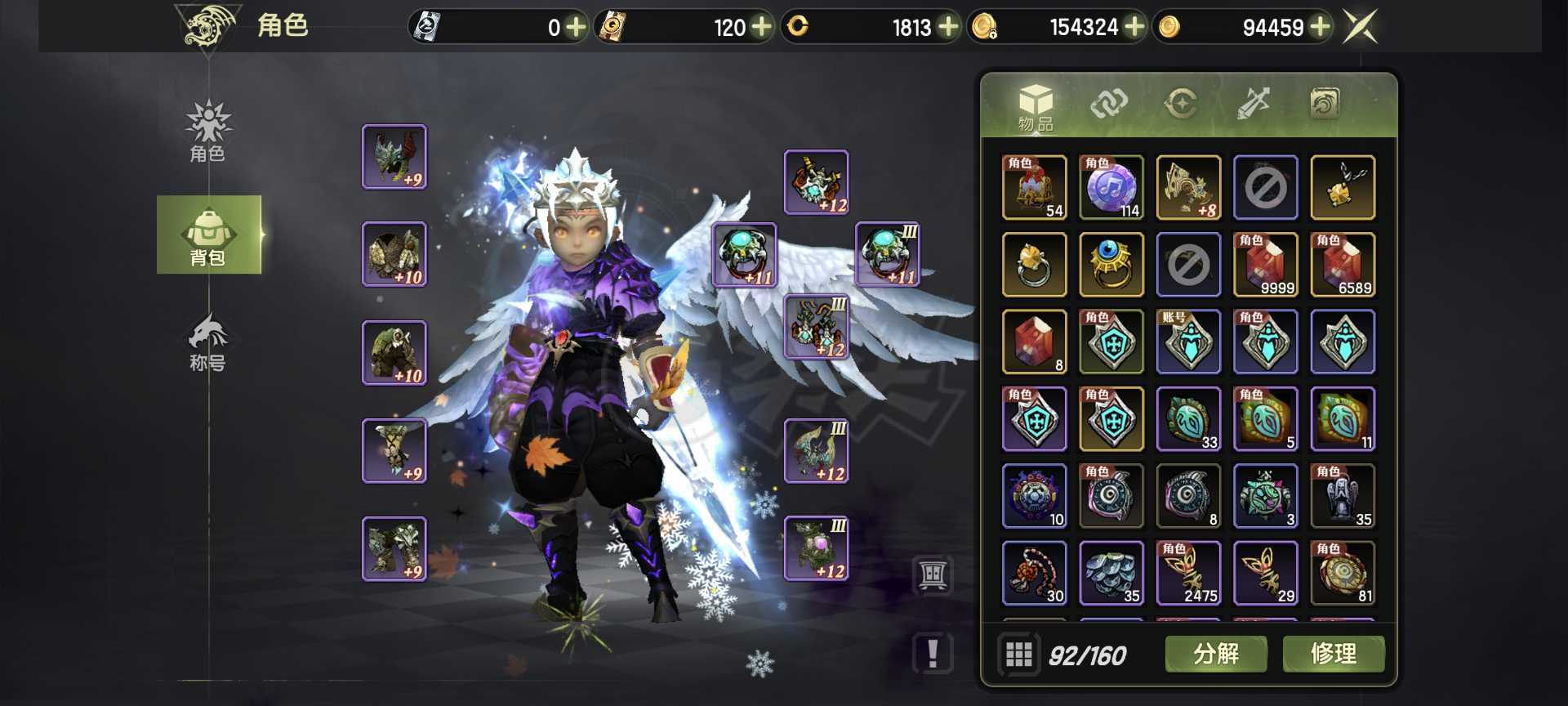The width and height of the screenshot is (1568, 706).
Task: Switch to the sword inventory tab
Action: point(1253,104)
